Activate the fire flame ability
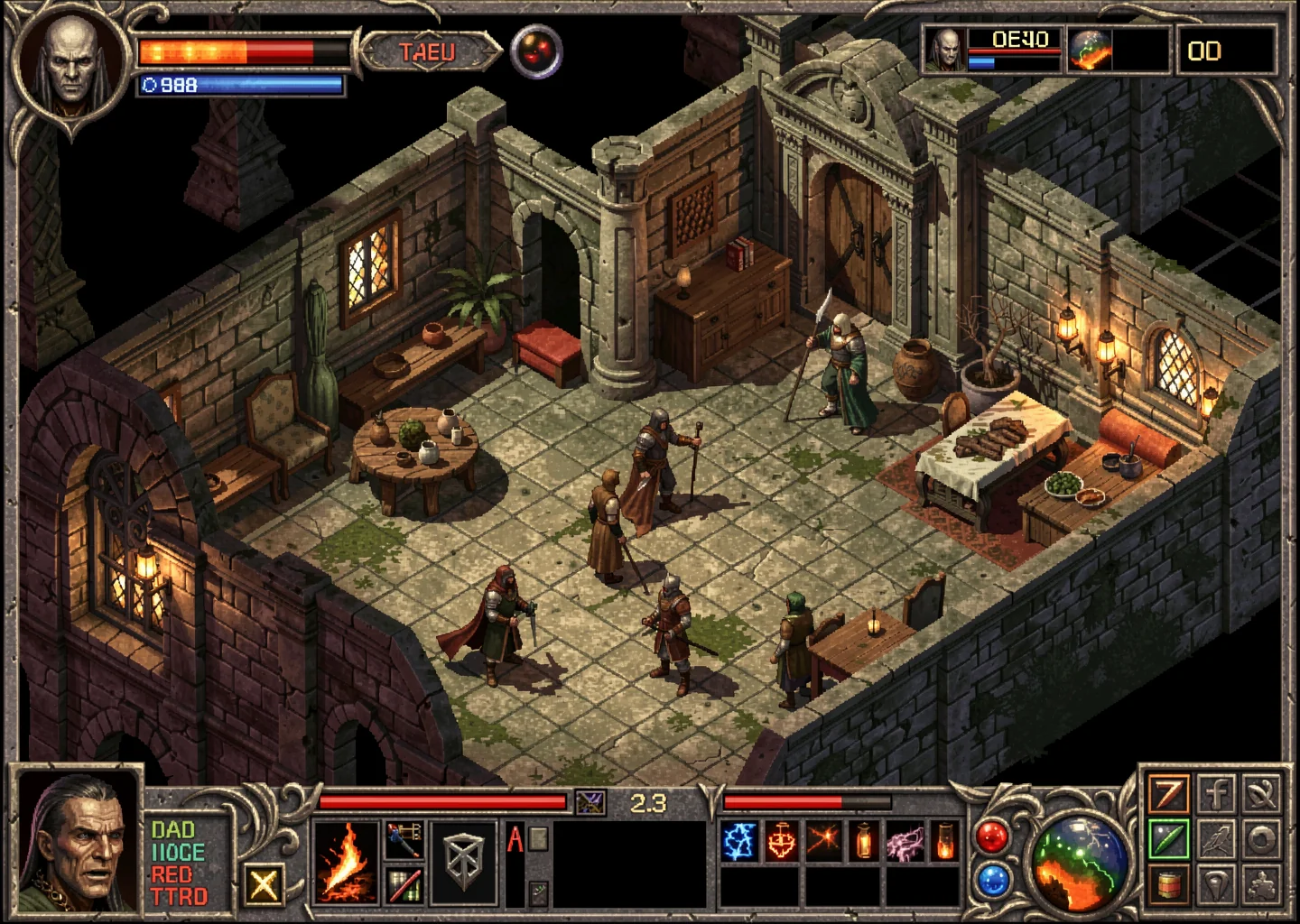Viewport: 1300px width, 924px height. (x=345, y=863)
